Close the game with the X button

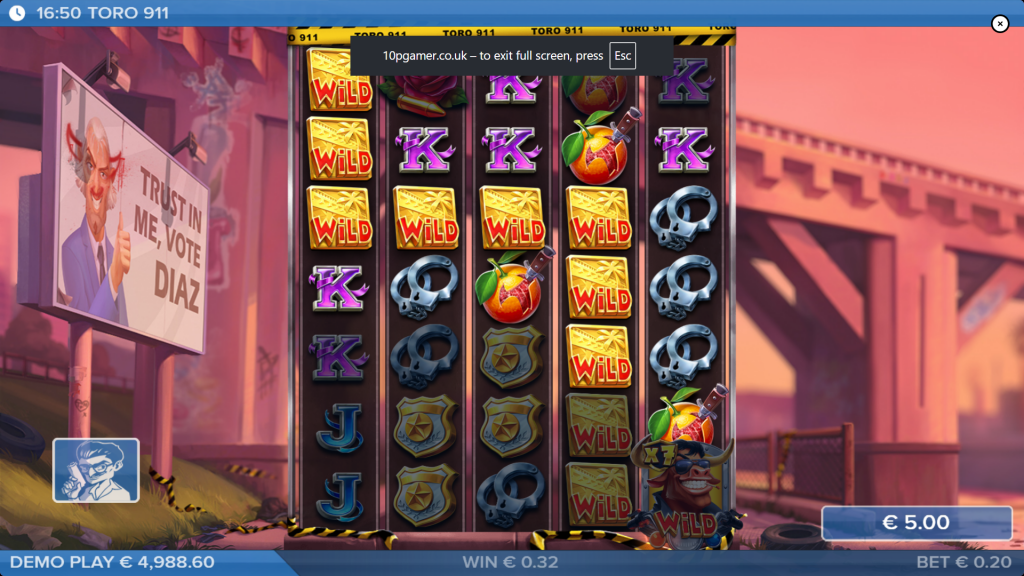[x=1000, y=24]
